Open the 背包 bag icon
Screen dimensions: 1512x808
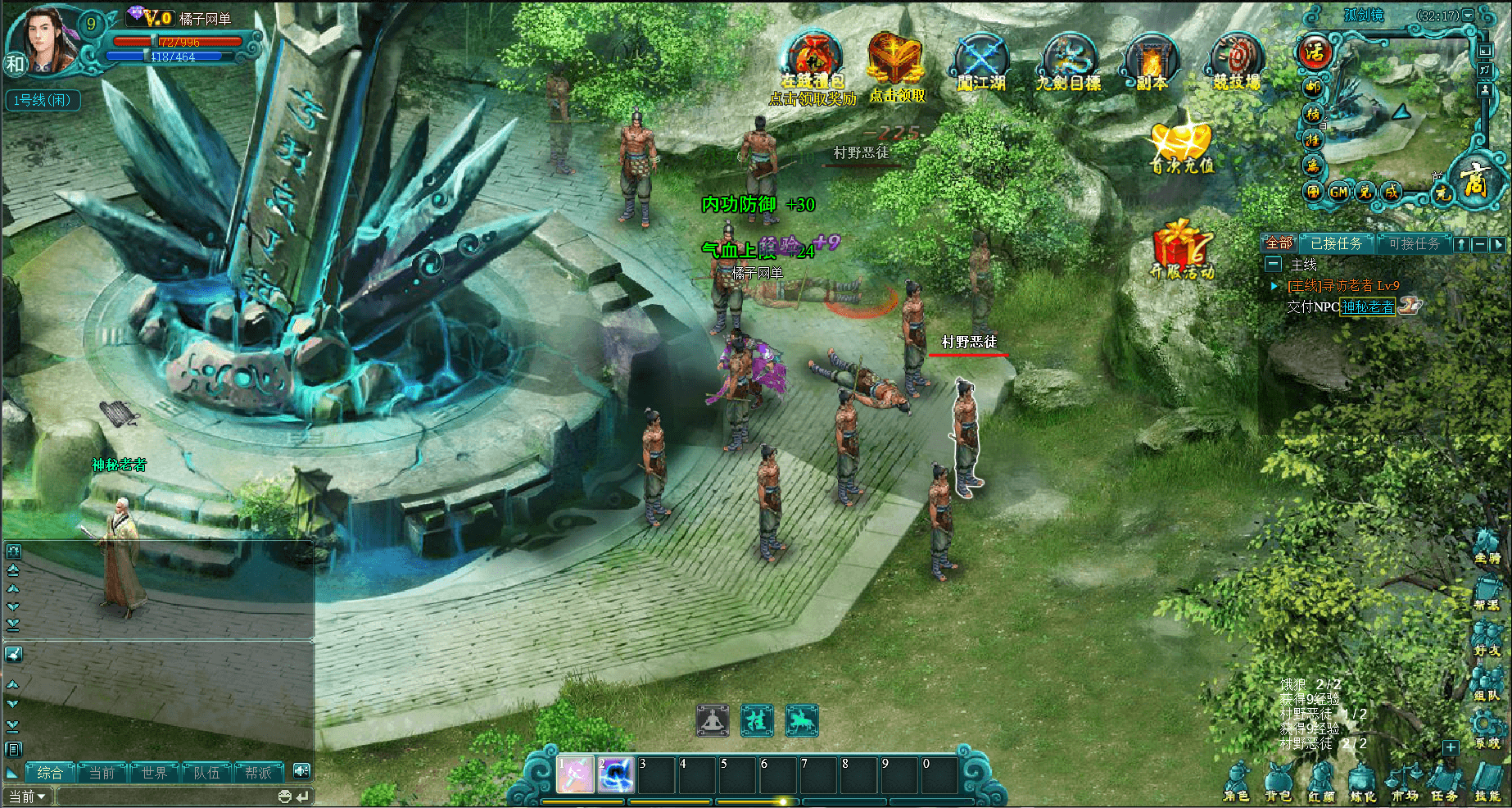pyautogui.click(x=1278, y=781)
